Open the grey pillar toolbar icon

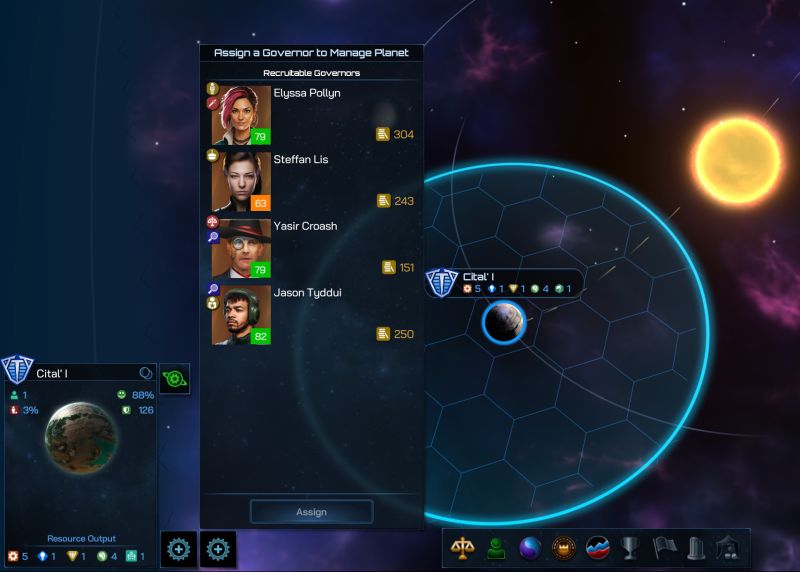pyautogui.click(x=696, y=548)
